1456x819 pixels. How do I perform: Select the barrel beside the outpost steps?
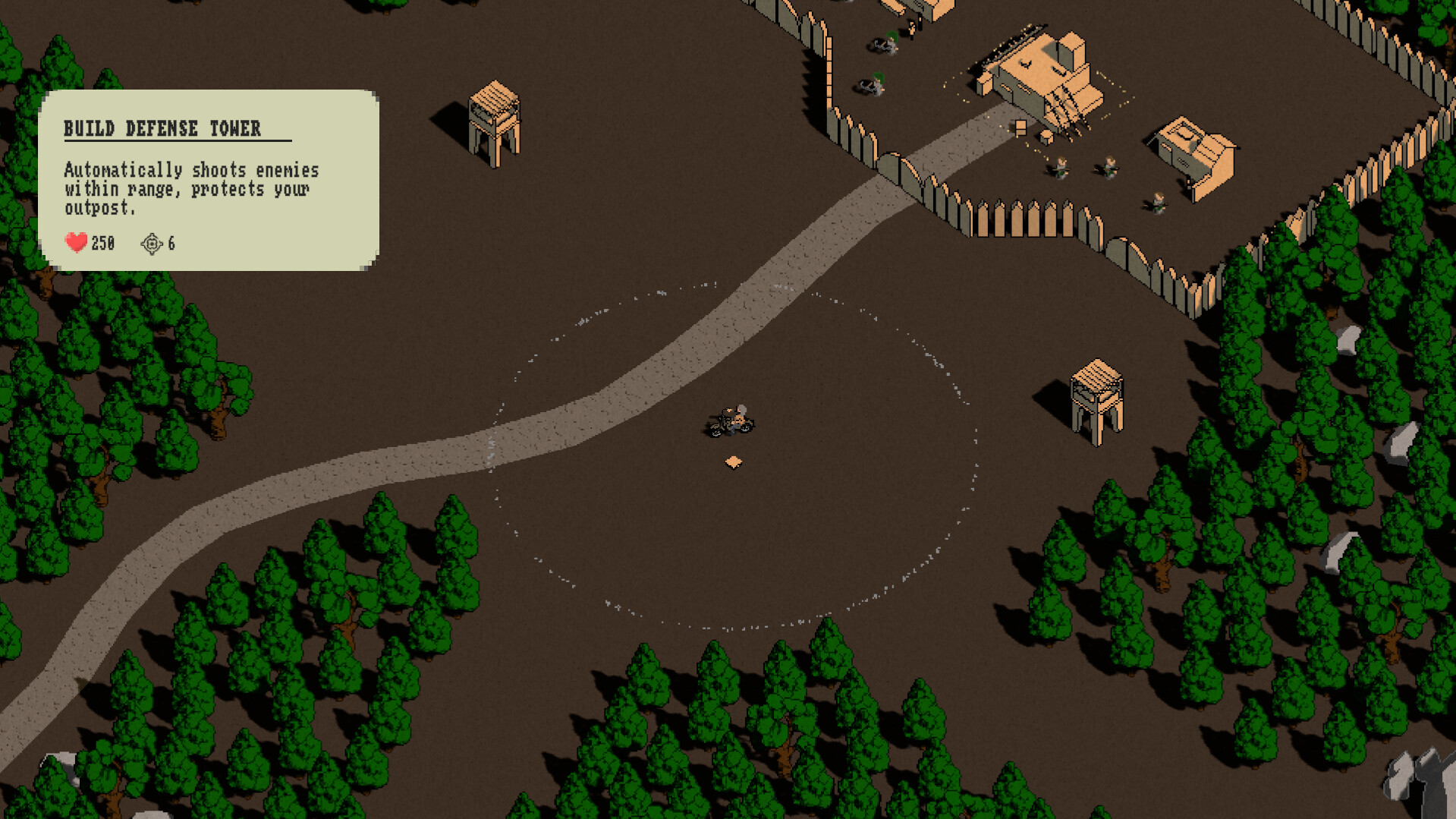coord(1046,138)
